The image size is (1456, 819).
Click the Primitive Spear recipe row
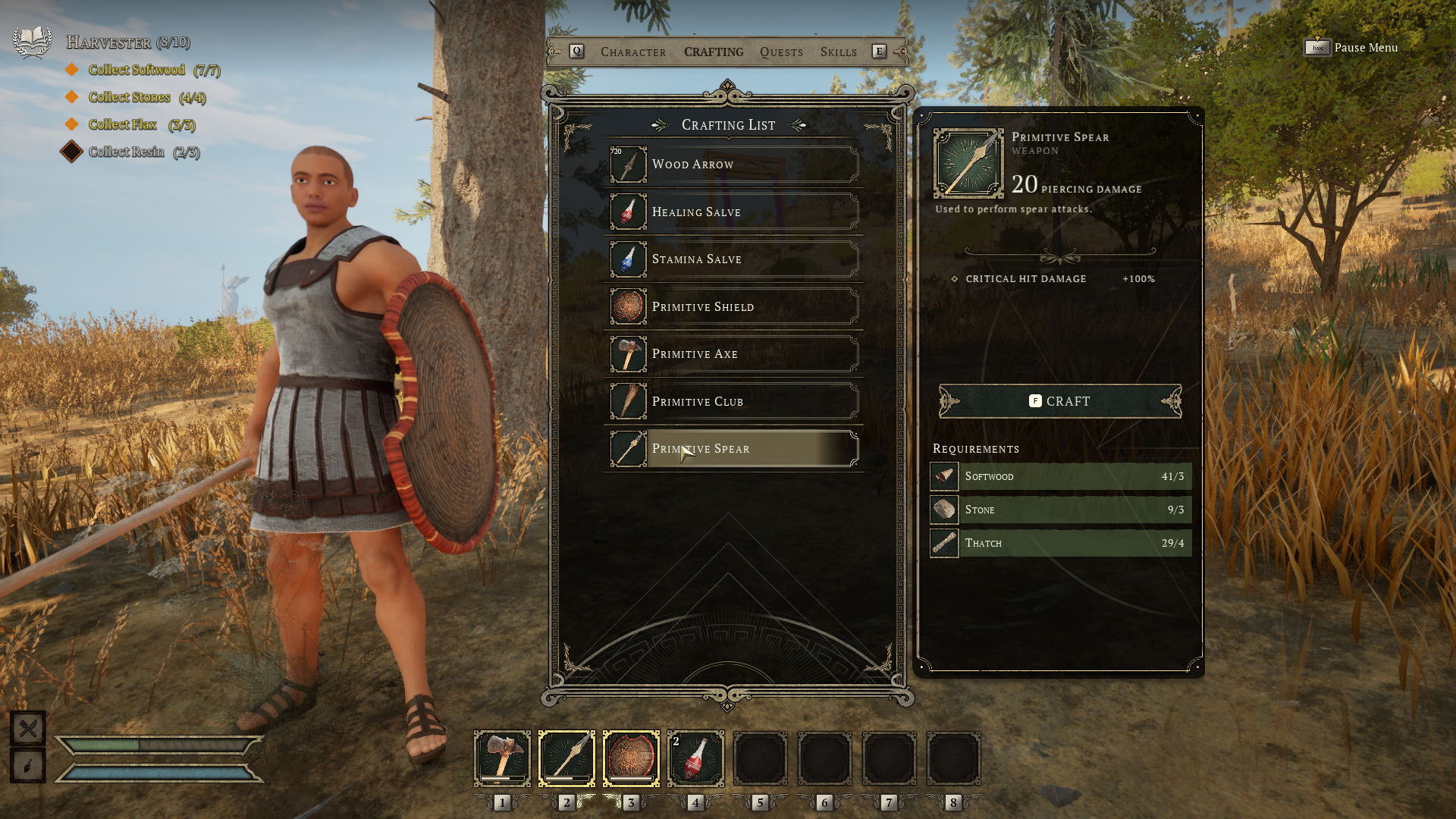tap(733, 449)
